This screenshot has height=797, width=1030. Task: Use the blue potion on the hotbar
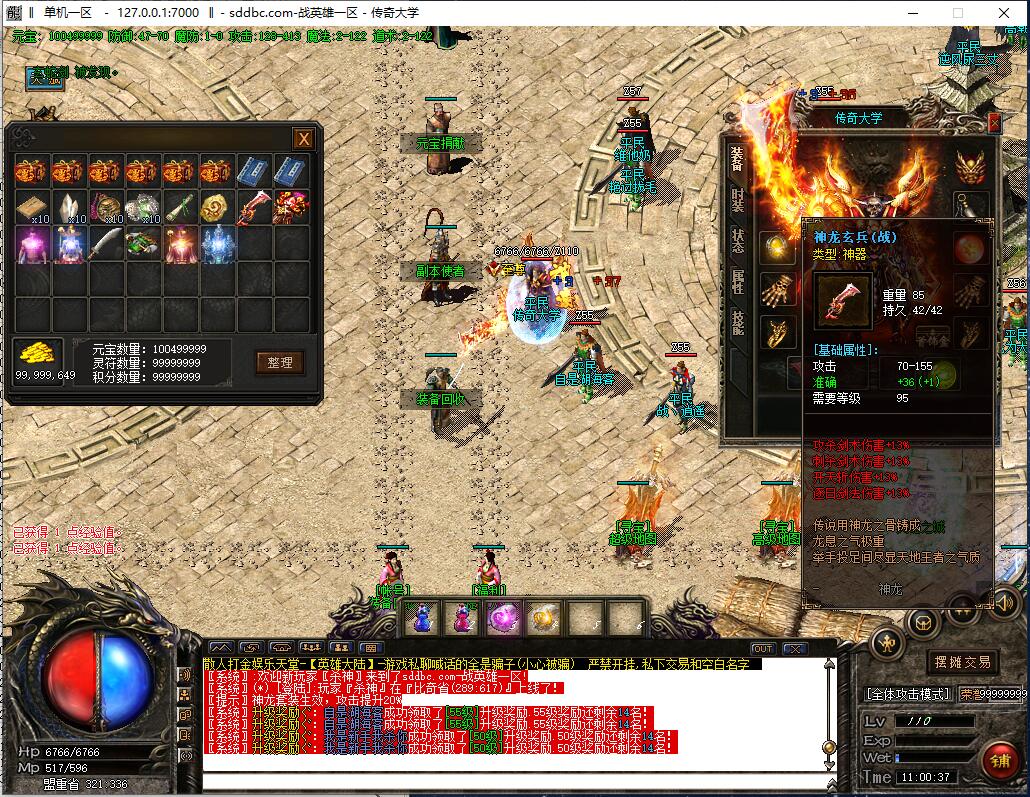(423, 618)
